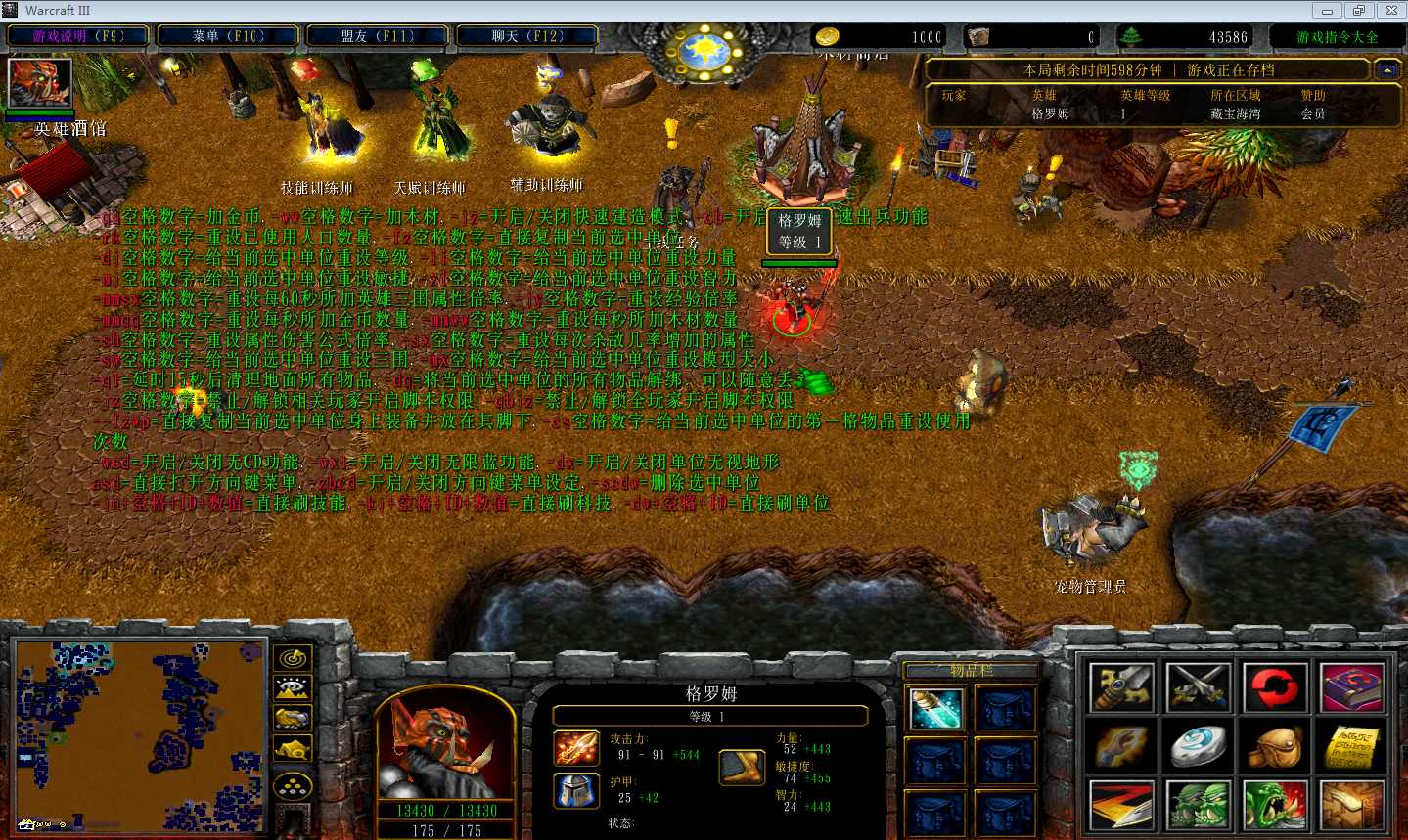
Task: Activate the yellow scroll ability
Action: coord(1352,747)
